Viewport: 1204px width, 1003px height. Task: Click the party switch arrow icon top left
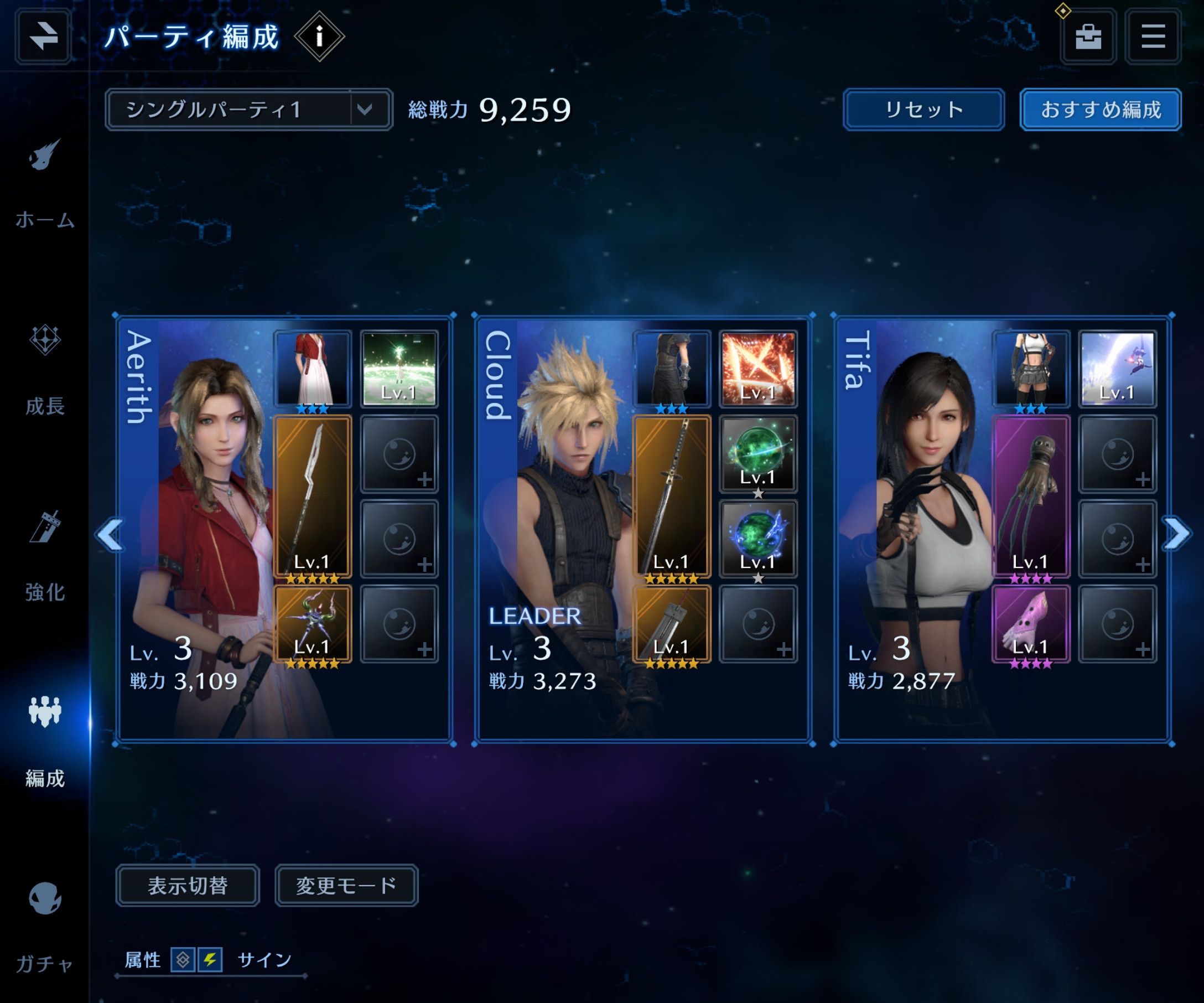[x=43, y=37]
